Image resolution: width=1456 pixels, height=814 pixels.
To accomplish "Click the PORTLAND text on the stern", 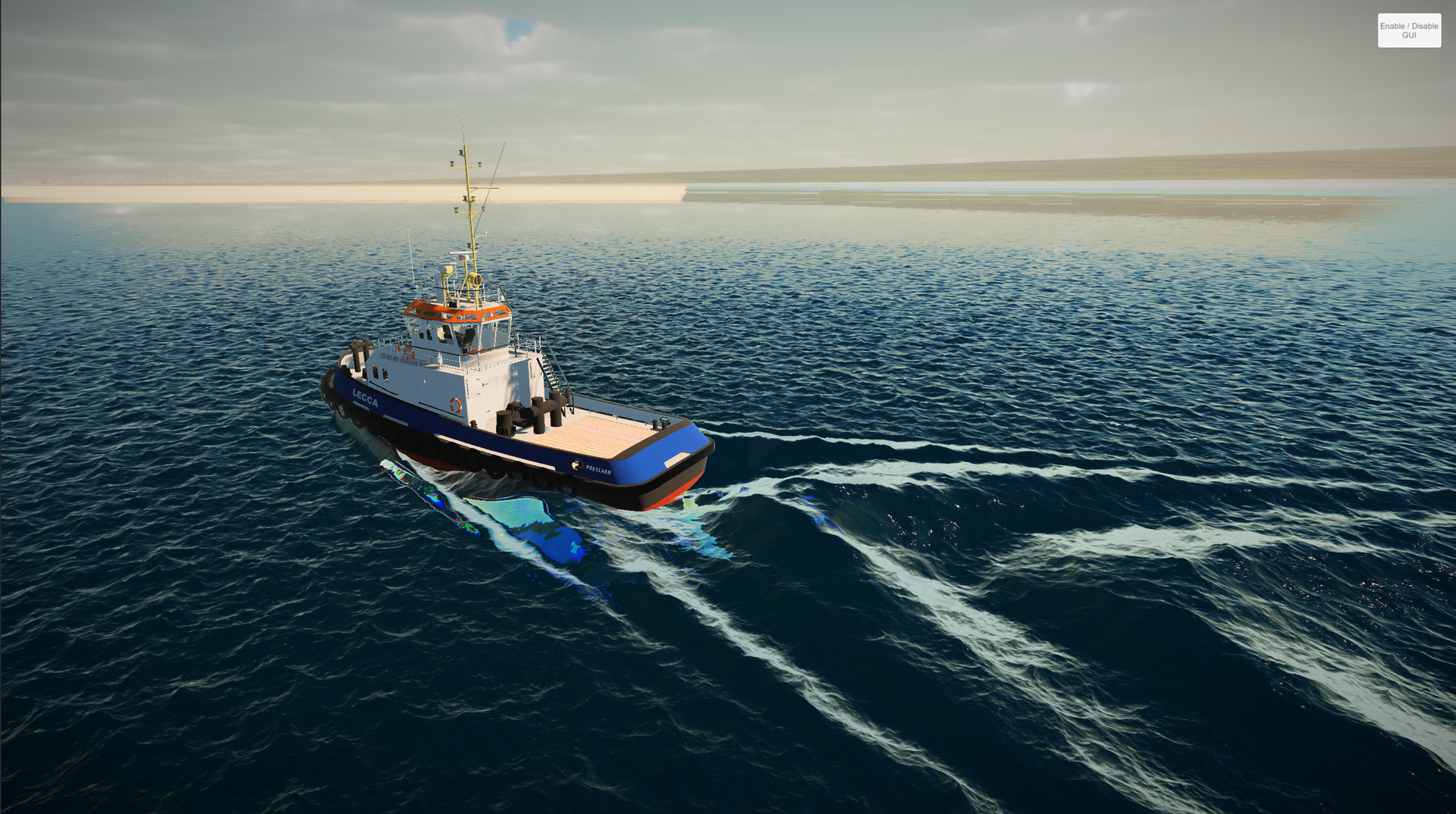I will coord(598,470).
